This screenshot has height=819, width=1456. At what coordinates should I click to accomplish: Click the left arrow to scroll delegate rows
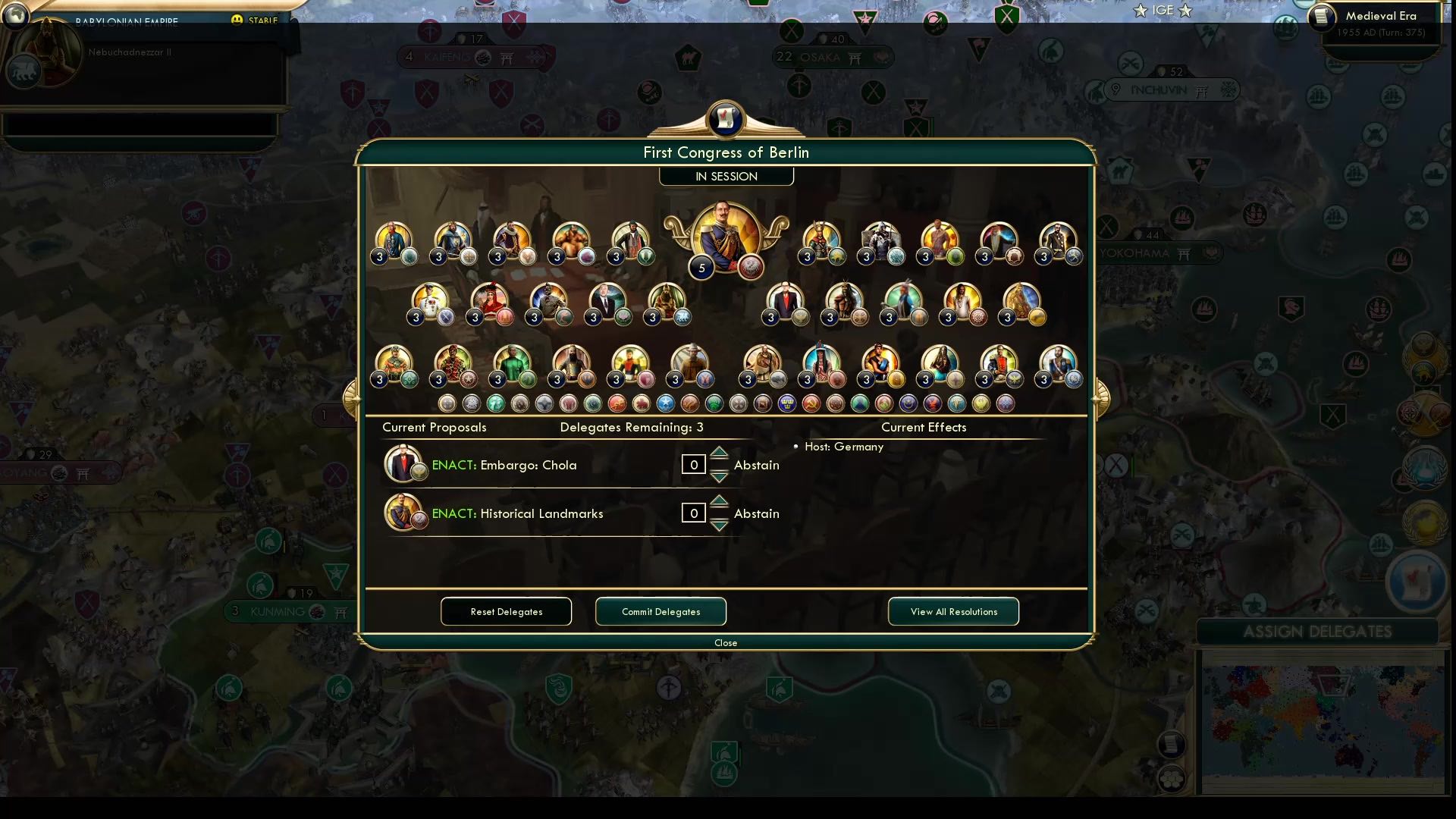click(x=353, y=394)
